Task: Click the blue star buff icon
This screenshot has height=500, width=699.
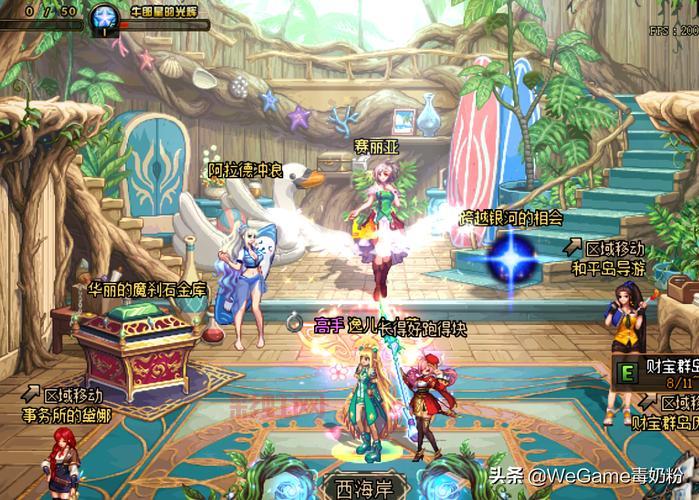Action: (x=101, y=17)
